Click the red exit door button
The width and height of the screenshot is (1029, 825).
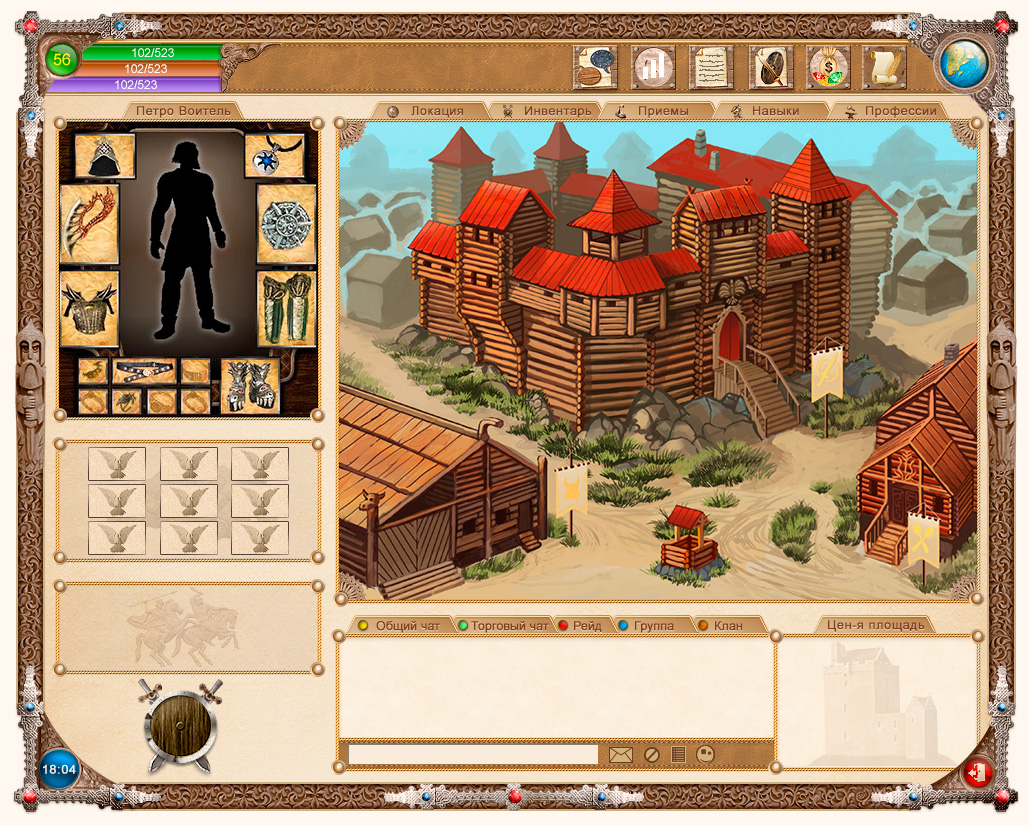point(977,773)
